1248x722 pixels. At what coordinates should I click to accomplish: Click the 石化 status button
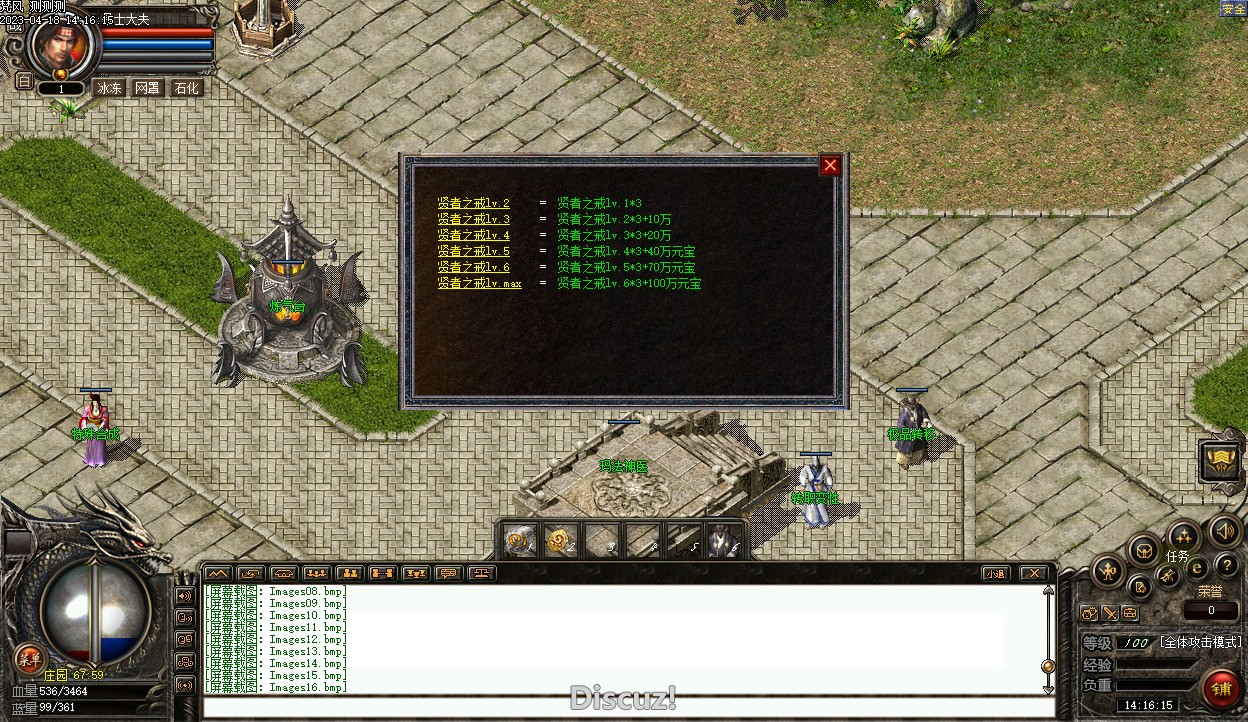(x=186, y=88)
